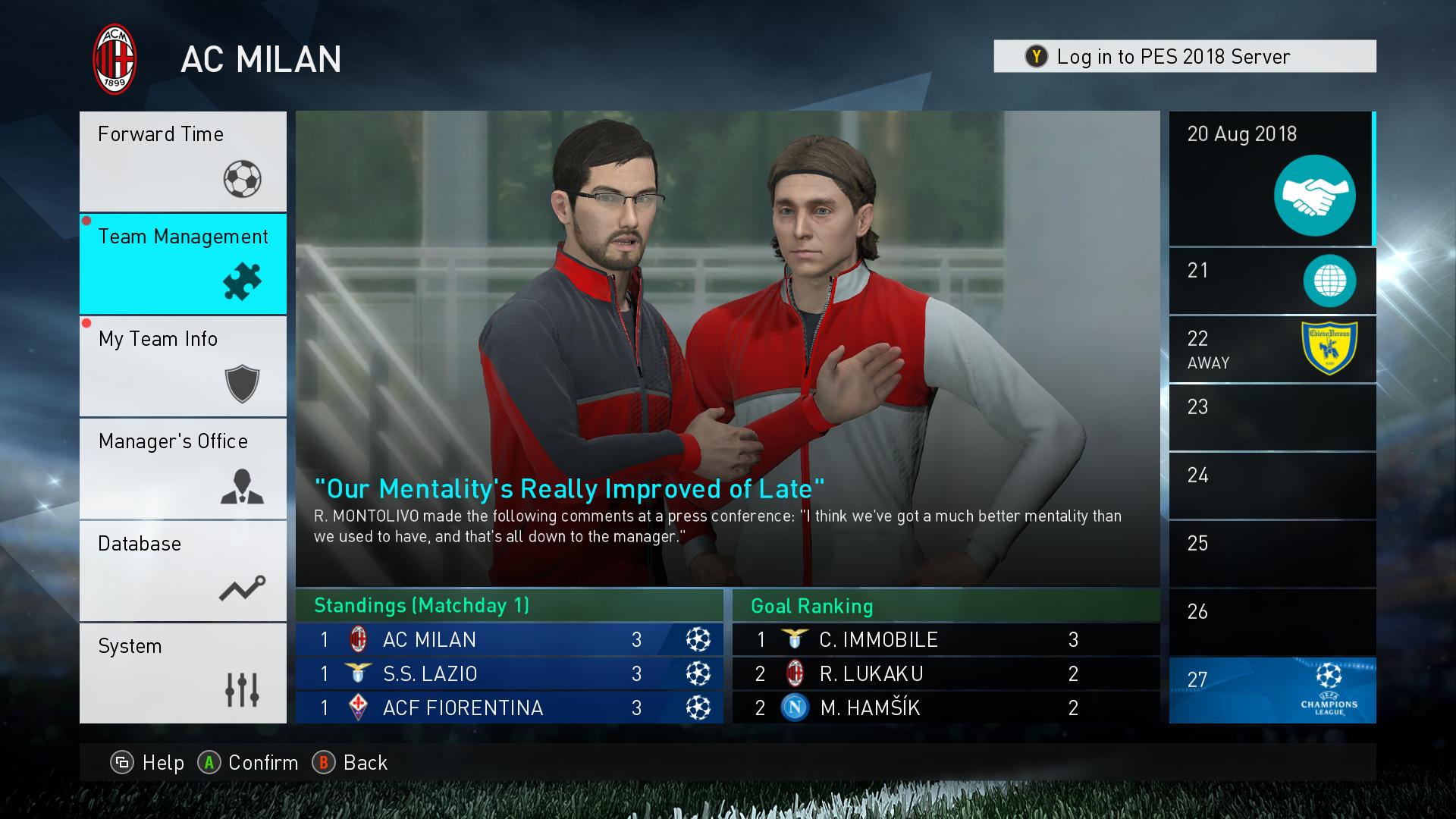Image resolution: width=1456 pixels, height=819 pixels.
Task: Select AC Milan standings row
Action: pos(509,640)
